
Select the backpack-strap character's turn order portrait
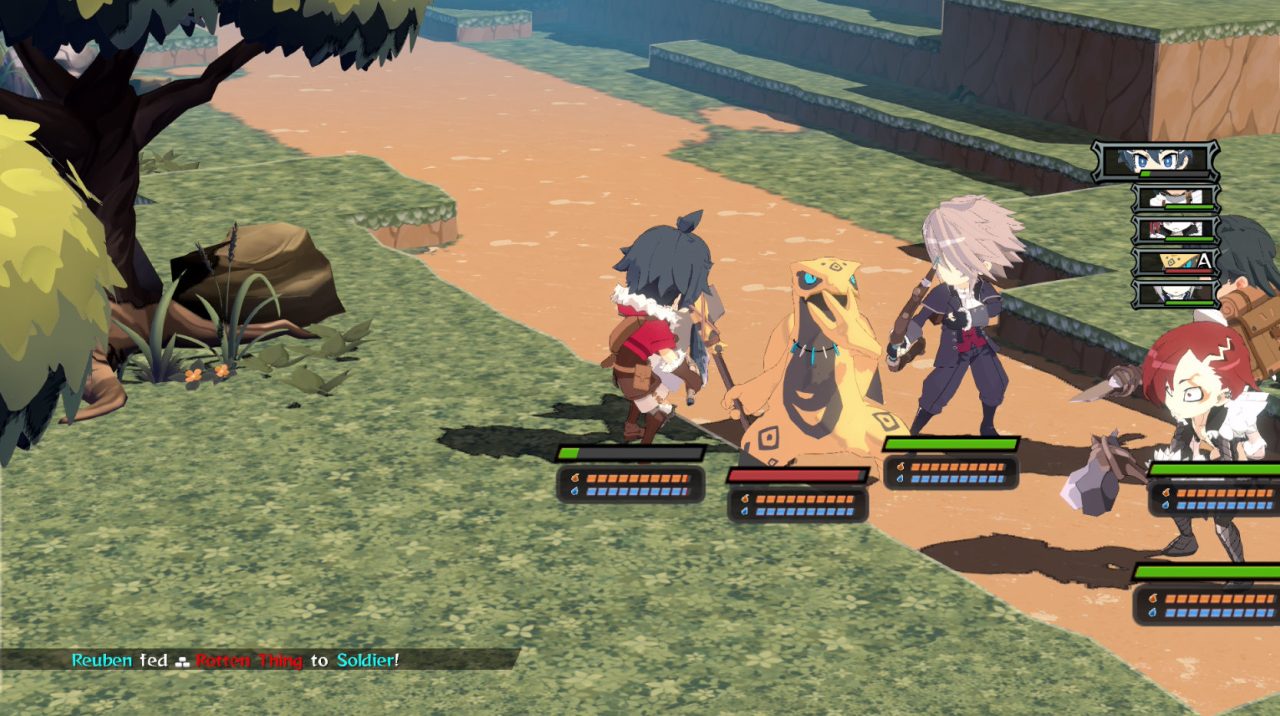[x=1175, y=197]
